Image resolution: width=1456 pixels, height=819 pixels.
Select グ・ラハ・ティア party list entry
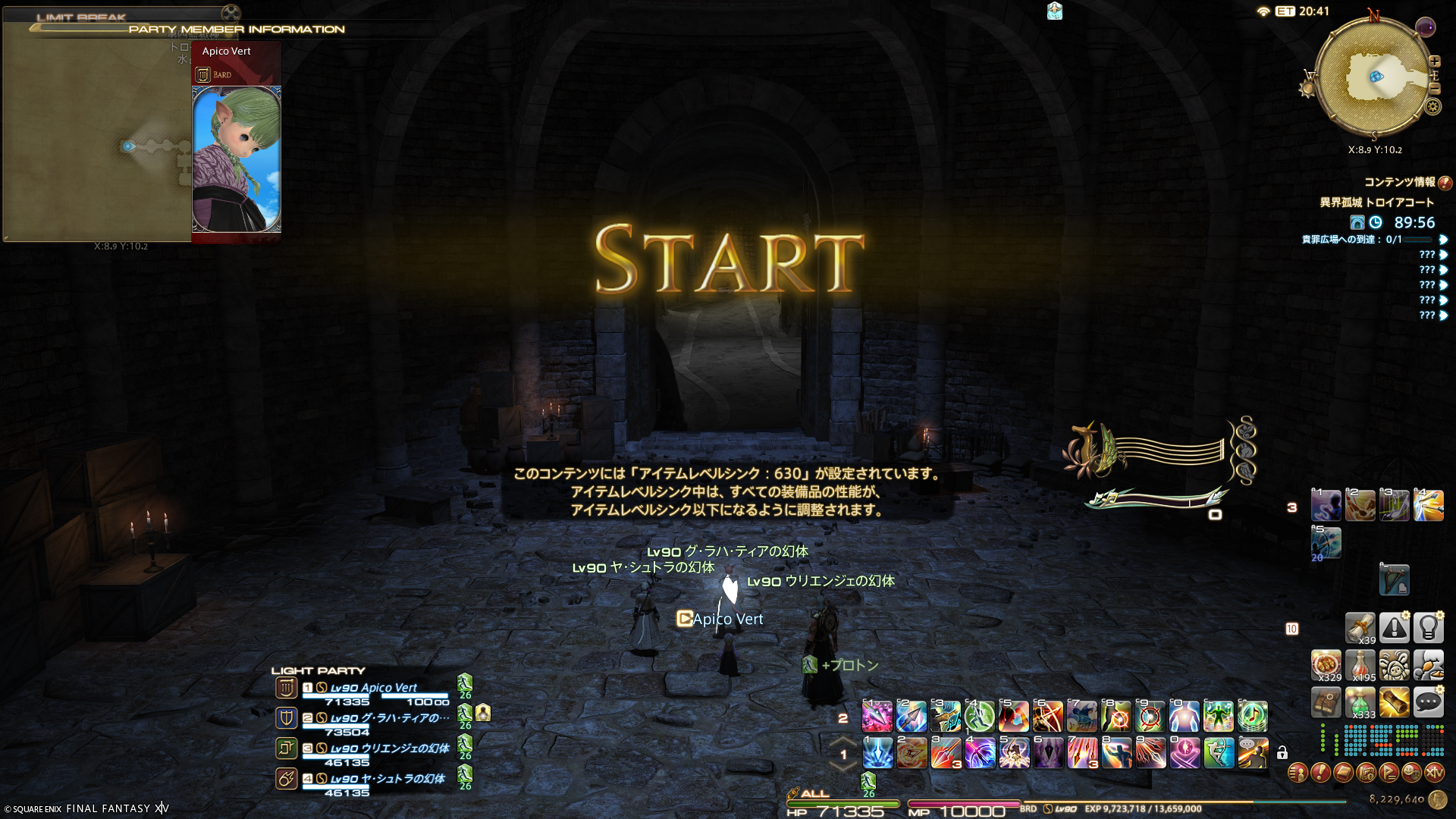click(389, 719)
